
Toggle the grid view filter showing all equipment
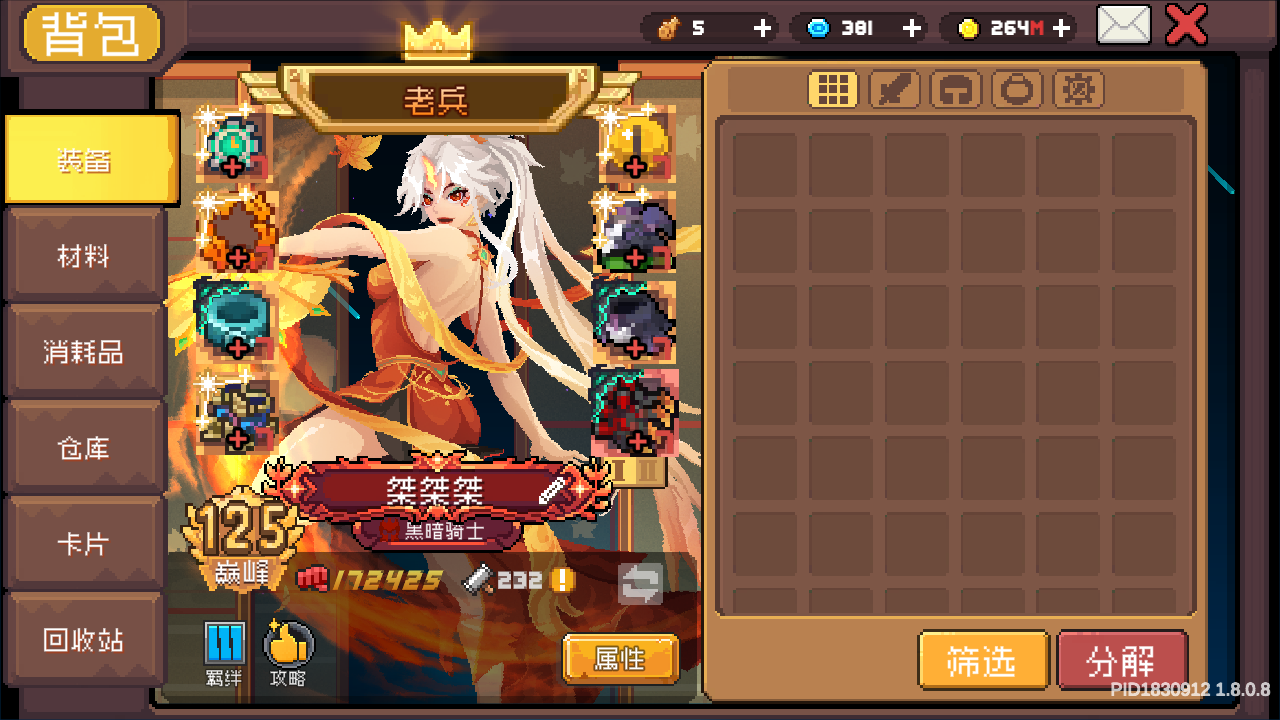coord(834,89)
